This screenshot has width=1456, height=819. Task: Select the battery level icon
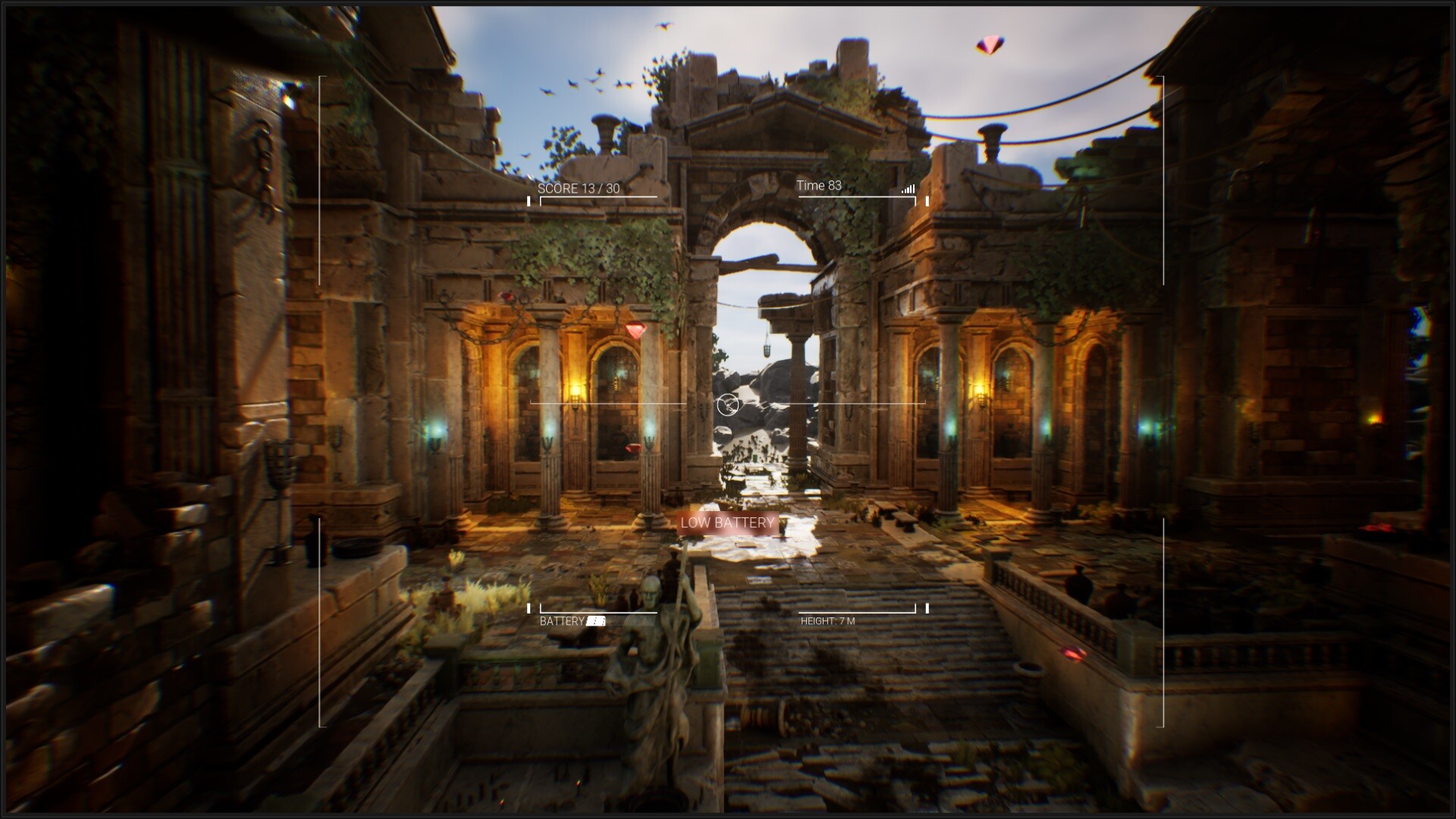point(595,620)
